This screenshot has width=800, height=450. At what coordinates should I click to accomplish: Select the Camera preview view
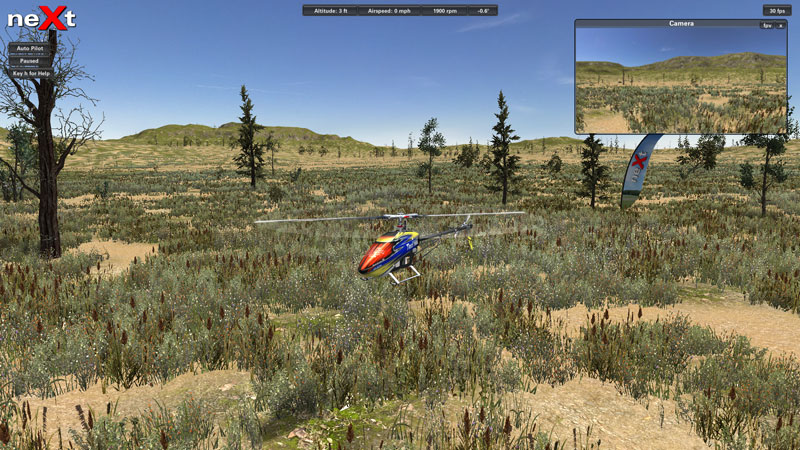680,82
